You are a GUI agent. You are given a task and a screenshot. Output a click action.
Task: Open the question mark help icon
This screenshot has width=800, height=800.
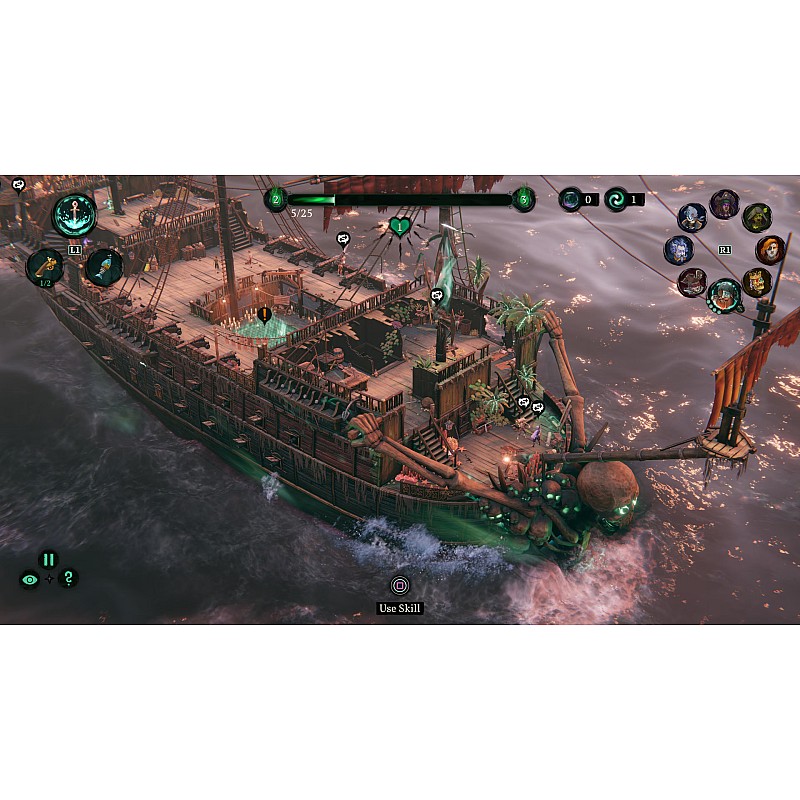point(67,578)
